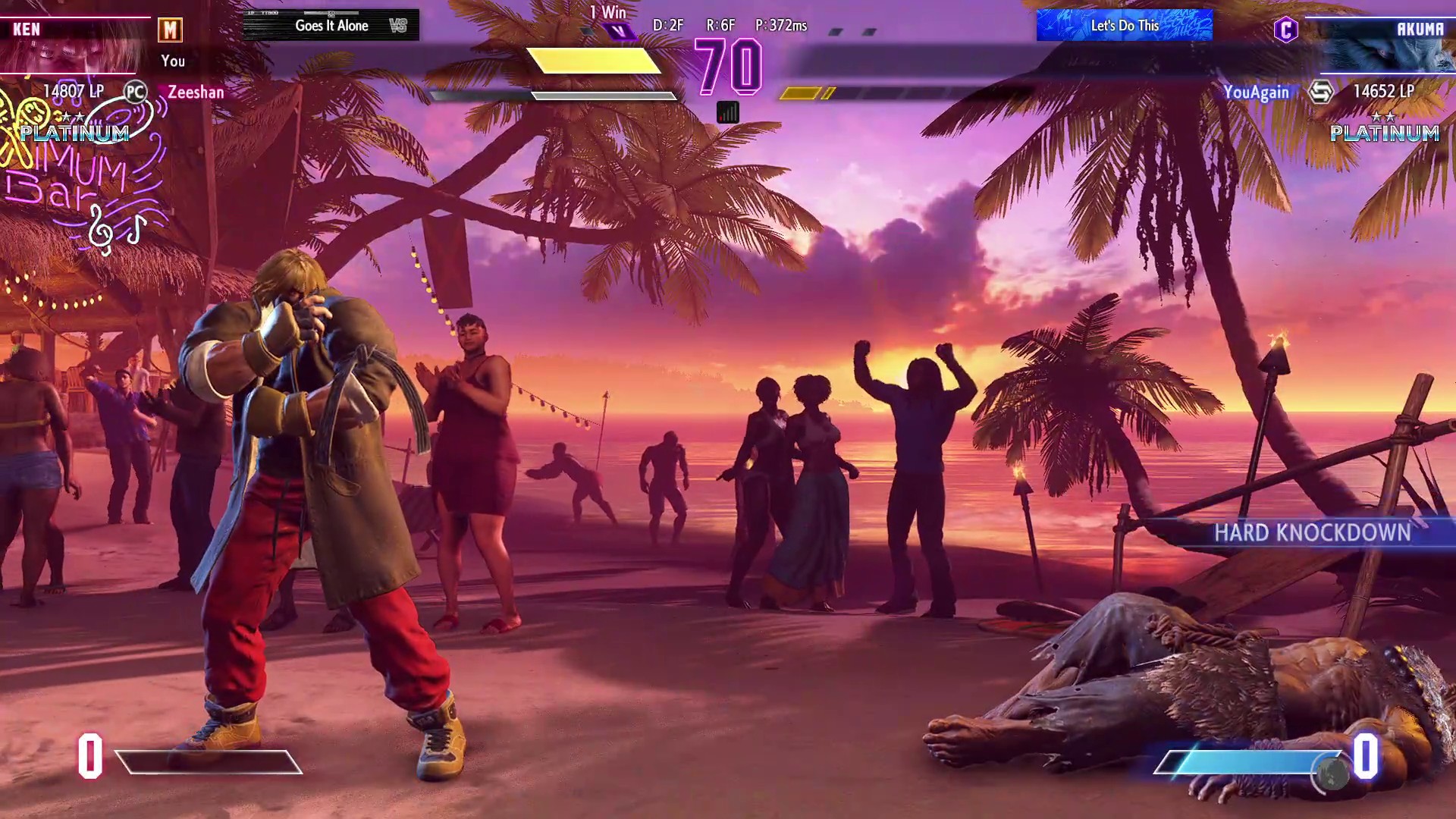Select the player name Zeeshan
This screenshot has width=1456, height=819.
(196, 93)
